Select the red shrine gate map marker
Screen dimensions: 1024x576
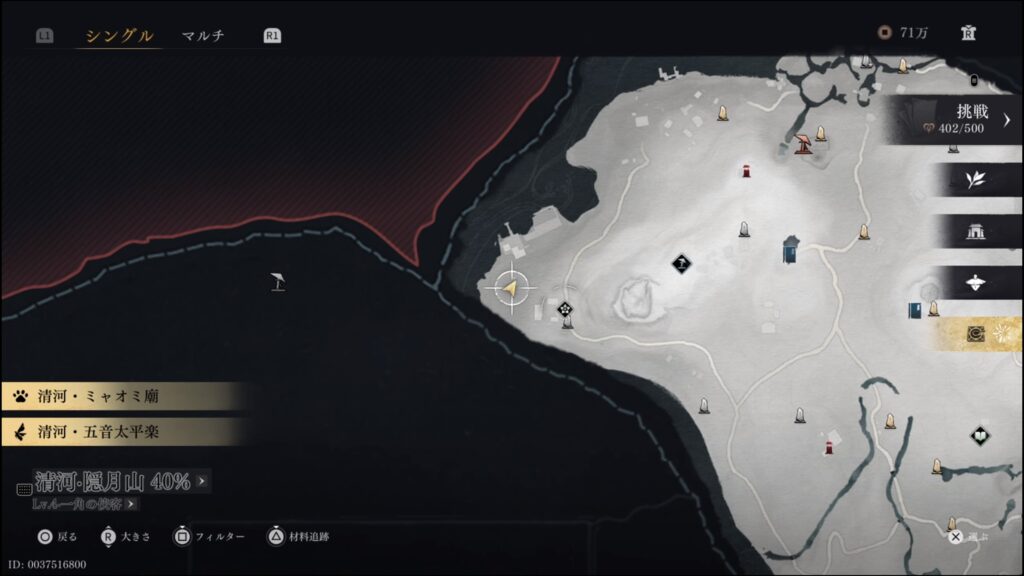point(802,146)
